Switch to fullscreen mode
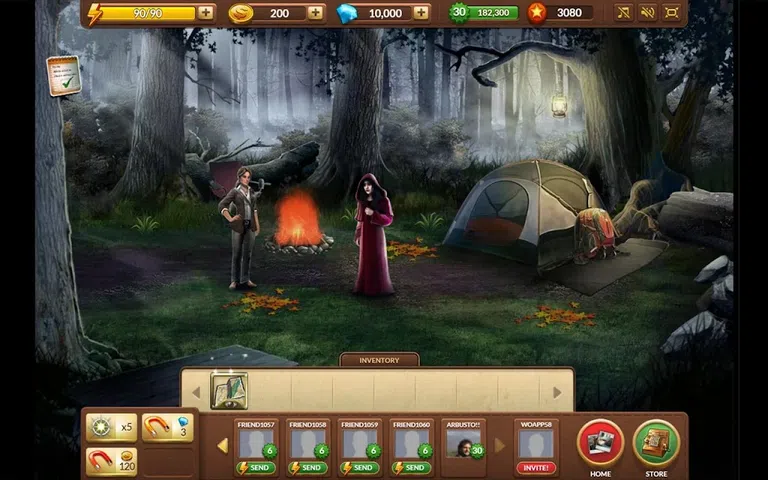This screenshot has width=768, height=480. tap(672, 13)
